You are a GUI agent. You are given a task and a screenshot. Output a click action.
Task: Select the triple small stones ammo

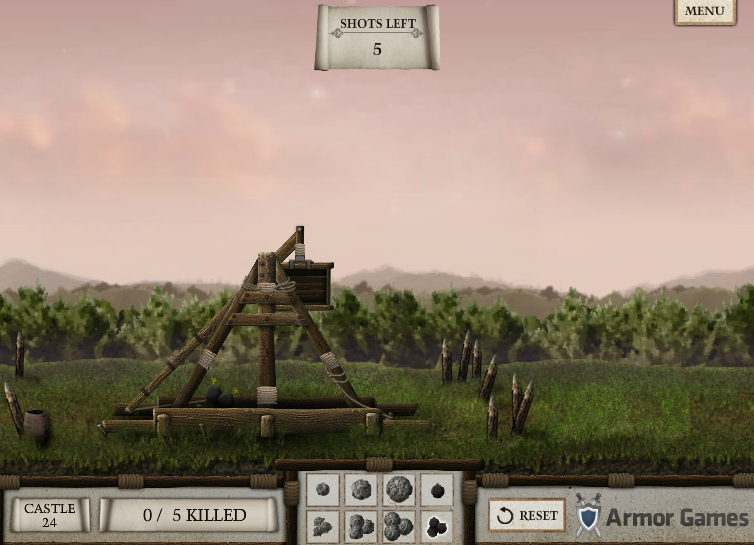point(323,525)
